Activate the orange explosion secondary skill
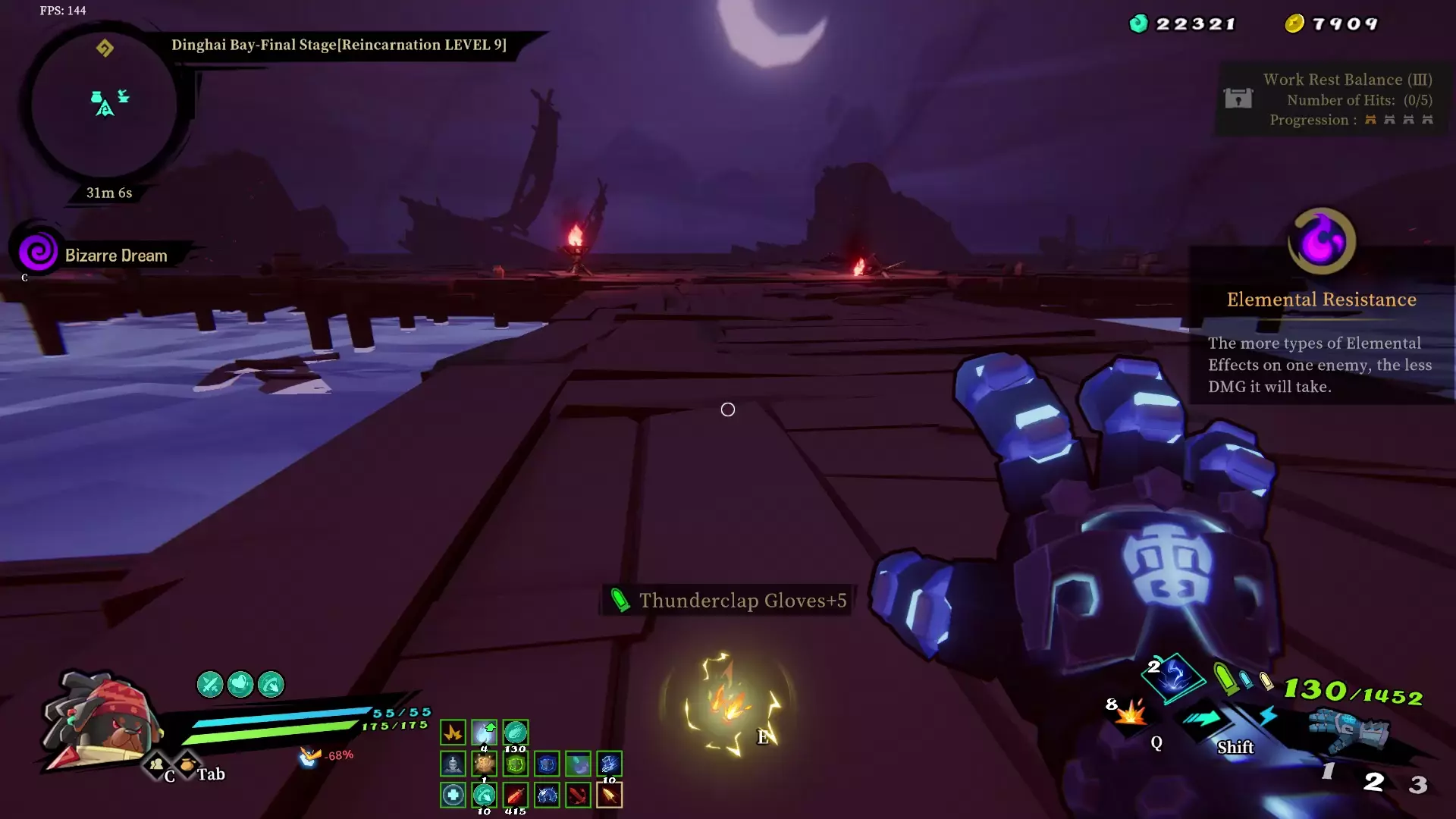This screenshot has width=1456, height=819. [x=1131, y=713]
